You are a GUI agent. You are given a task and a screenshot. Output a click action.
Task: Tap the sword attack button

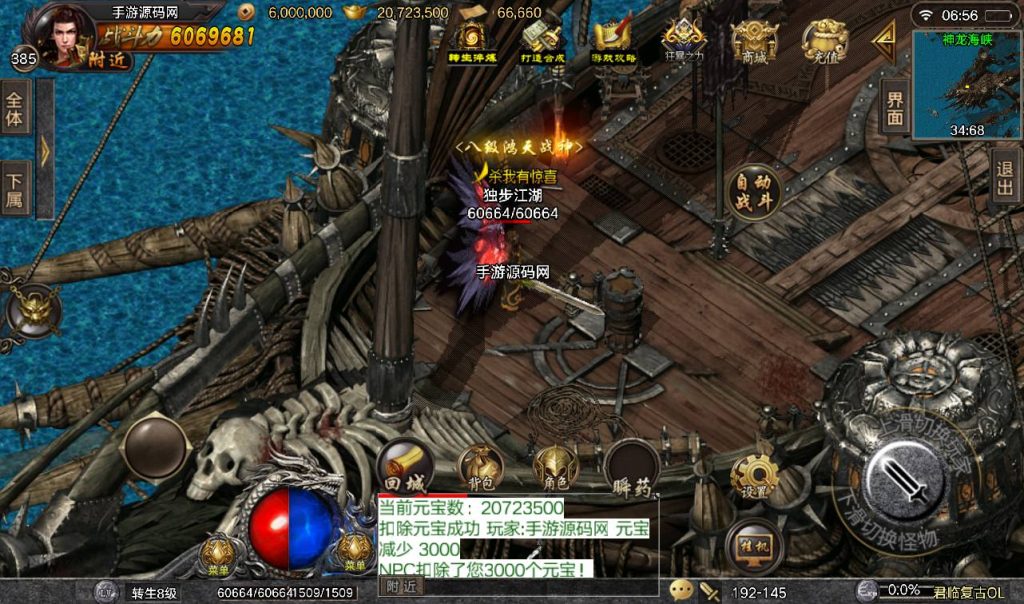904,479
